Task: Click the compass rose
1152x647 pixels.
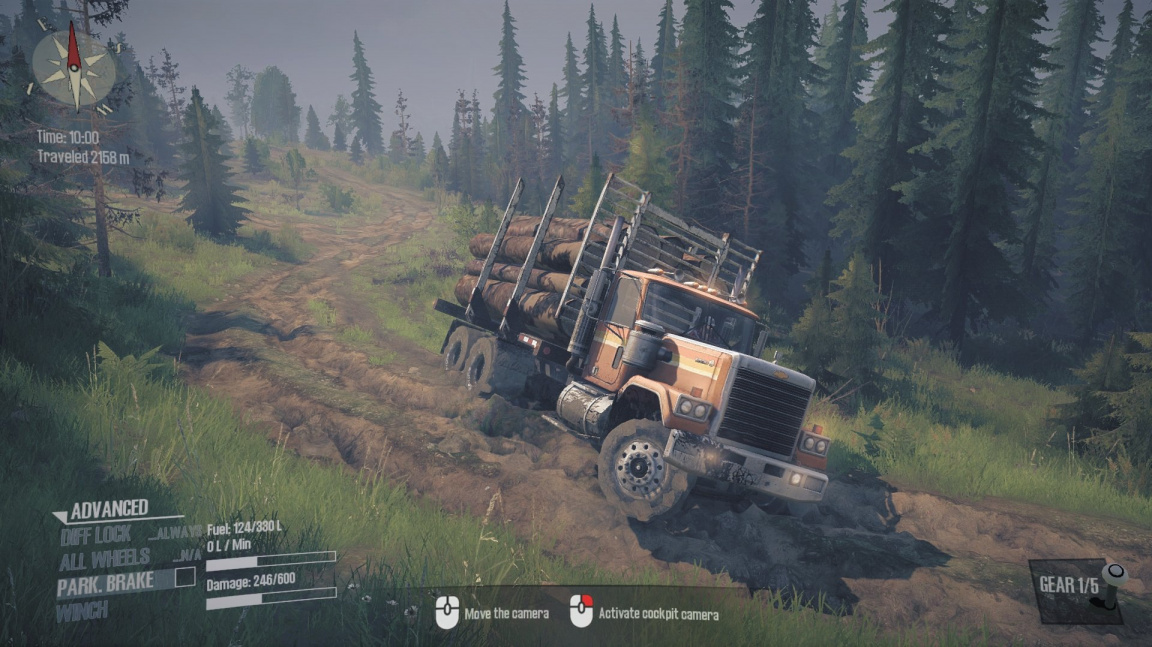Action: pyautogui.click(x=74, y=66)
